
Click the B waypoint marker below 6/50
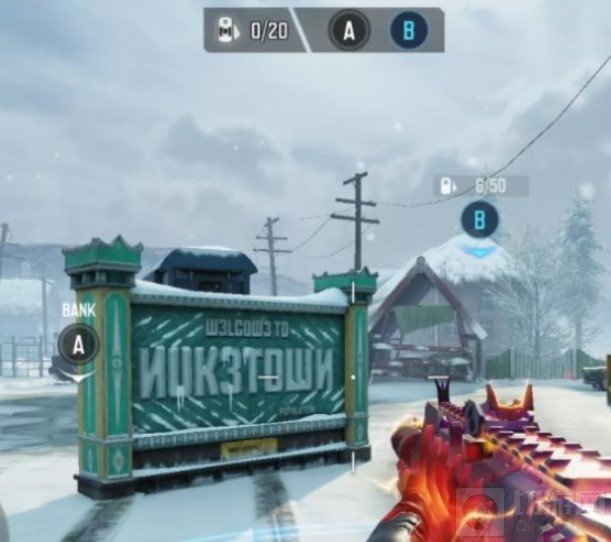point(481,220)
